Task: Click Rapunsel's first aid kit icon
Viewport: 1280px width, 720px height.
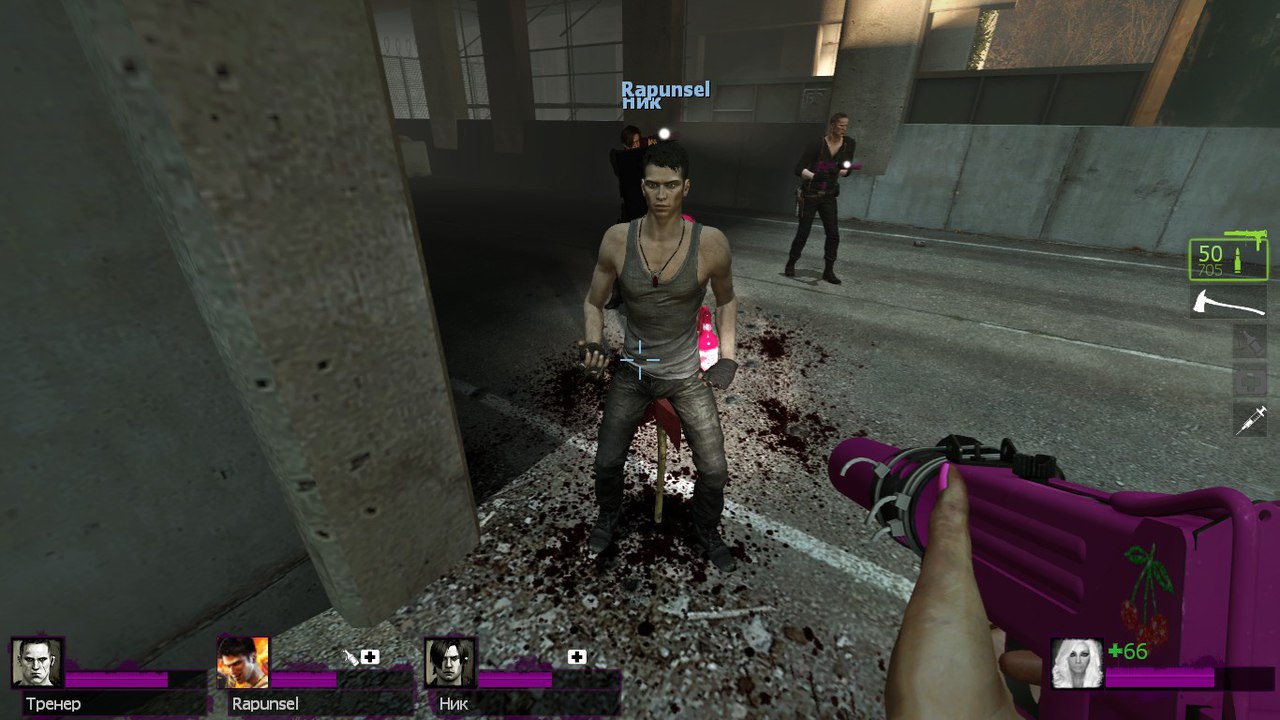Action: click(370, 657)
